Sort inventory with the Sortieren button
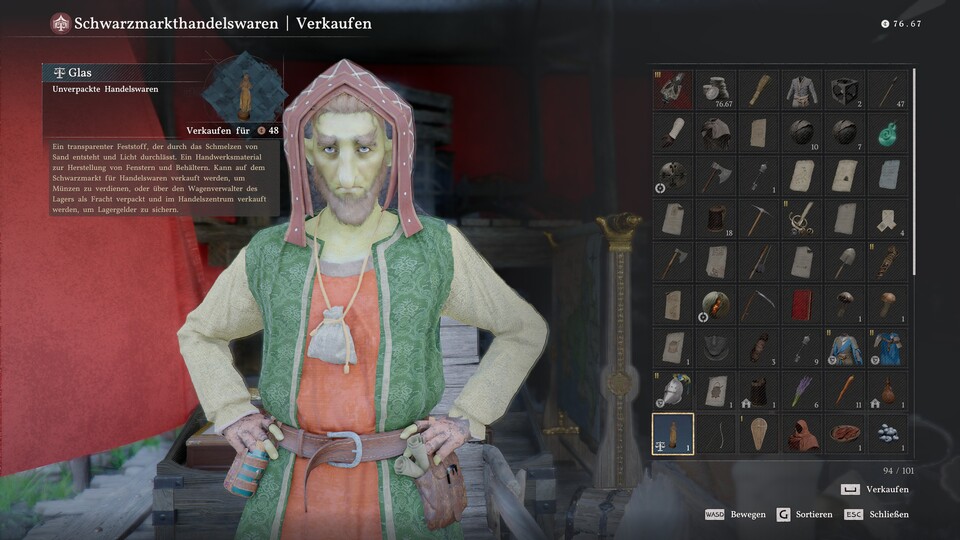 (x=806, y=514)
